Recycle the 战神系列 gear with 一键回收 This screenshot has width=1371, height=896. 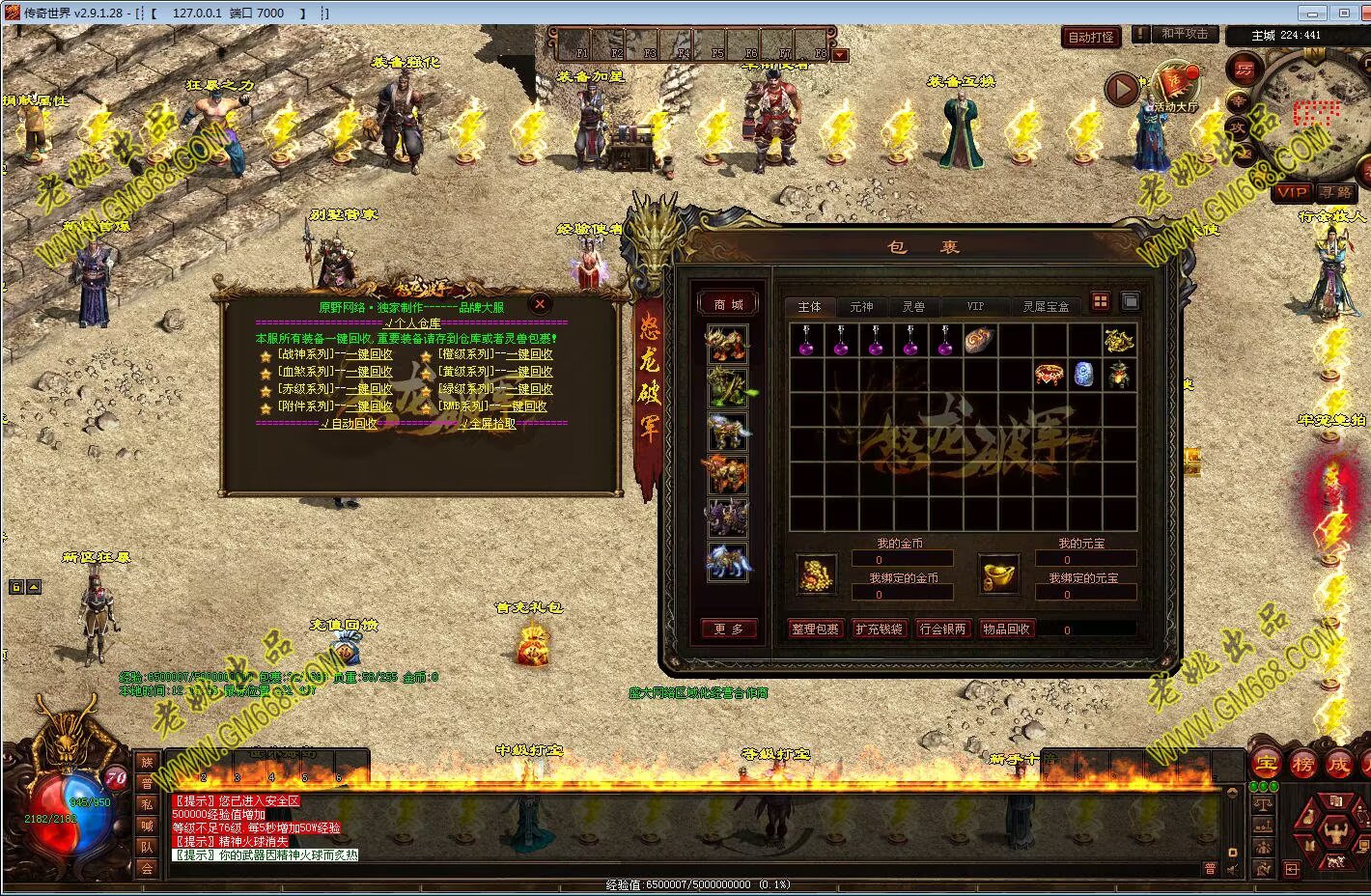[x=370, y=354]
